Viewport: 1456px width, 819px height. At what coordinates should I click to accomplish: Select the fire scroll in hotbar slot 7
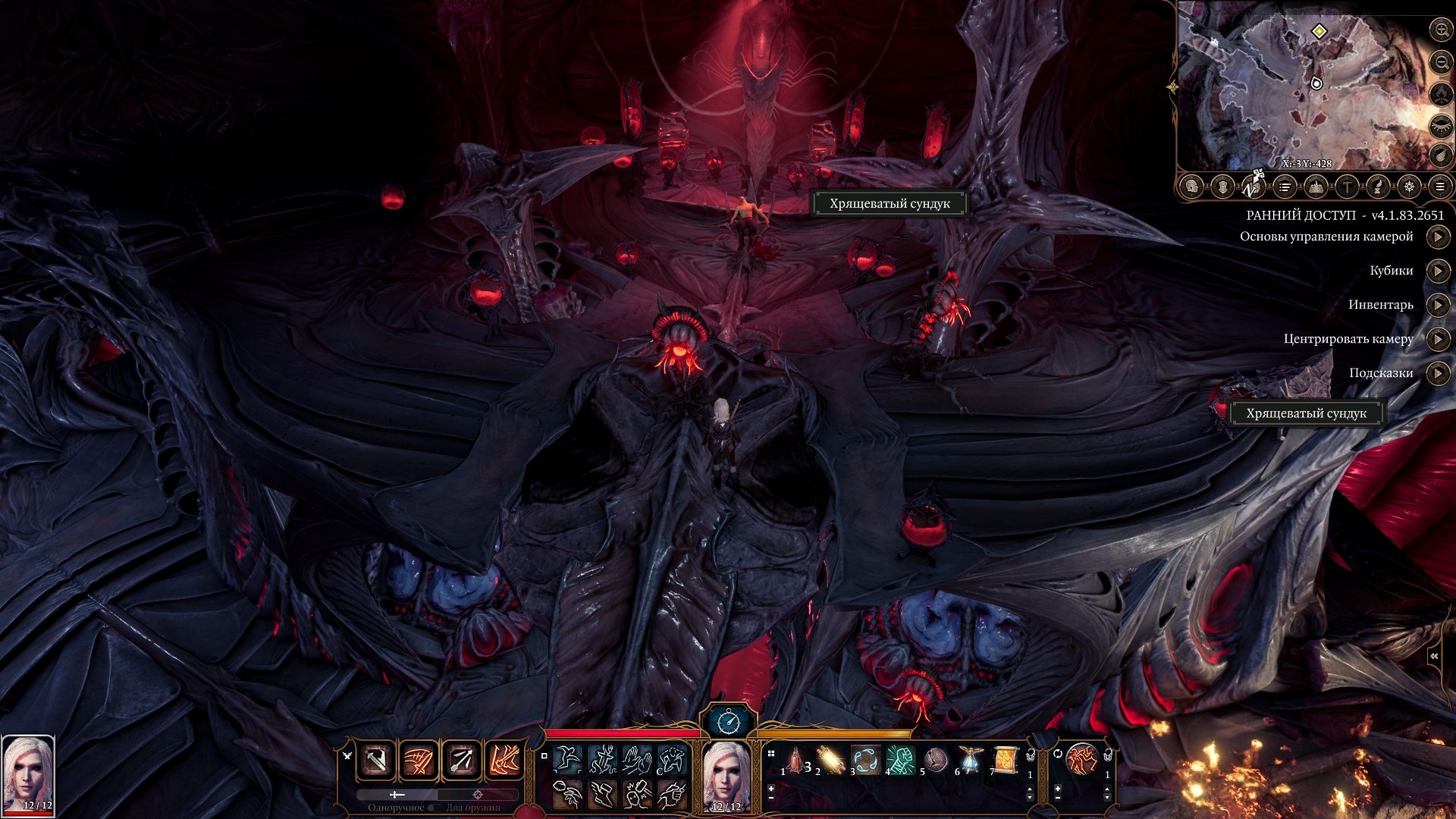pos(1006,760)
